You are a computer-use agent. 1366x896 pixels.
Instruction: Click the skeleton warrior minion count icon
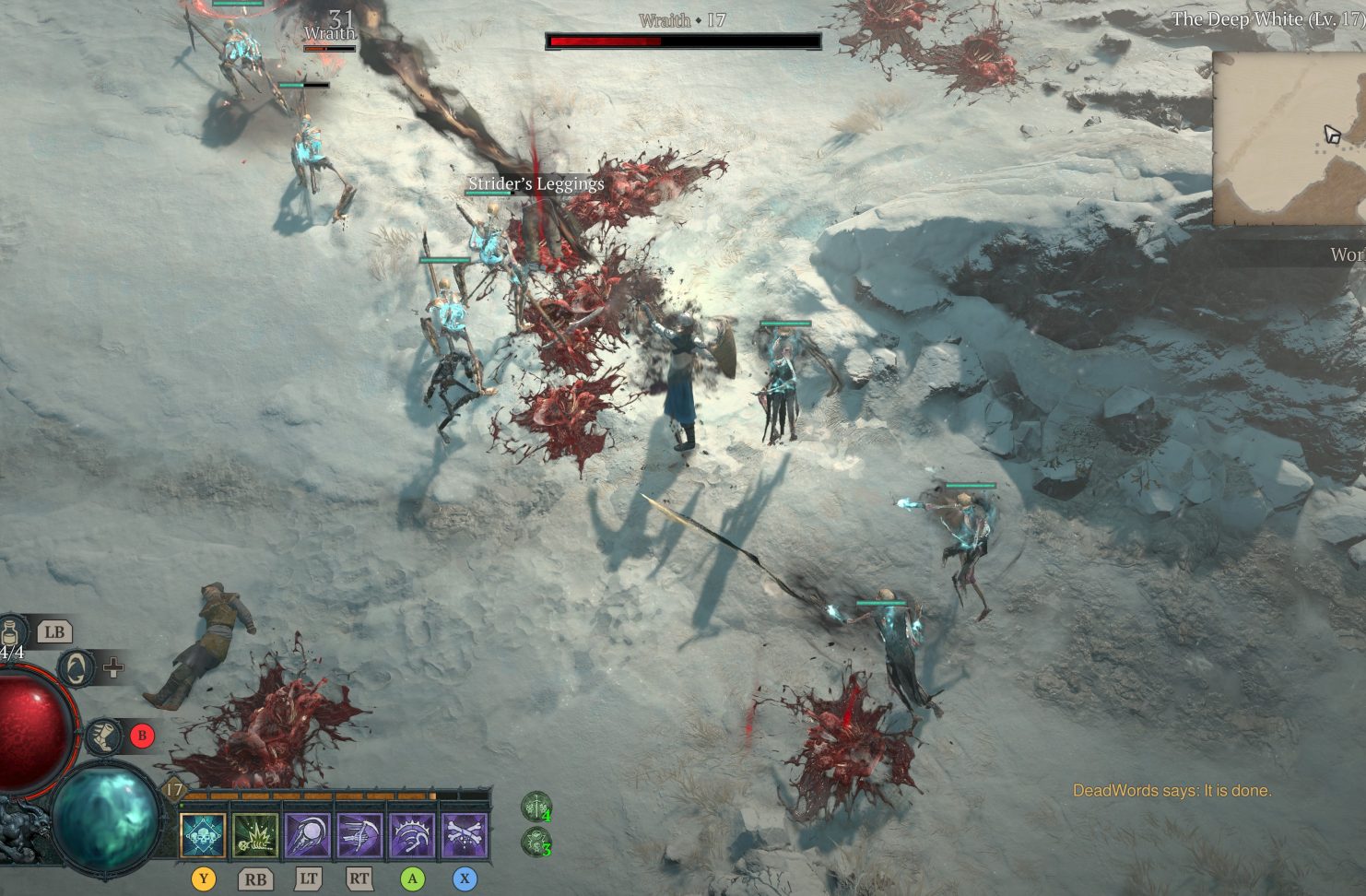pyautogui.click(x=536, y=808)
